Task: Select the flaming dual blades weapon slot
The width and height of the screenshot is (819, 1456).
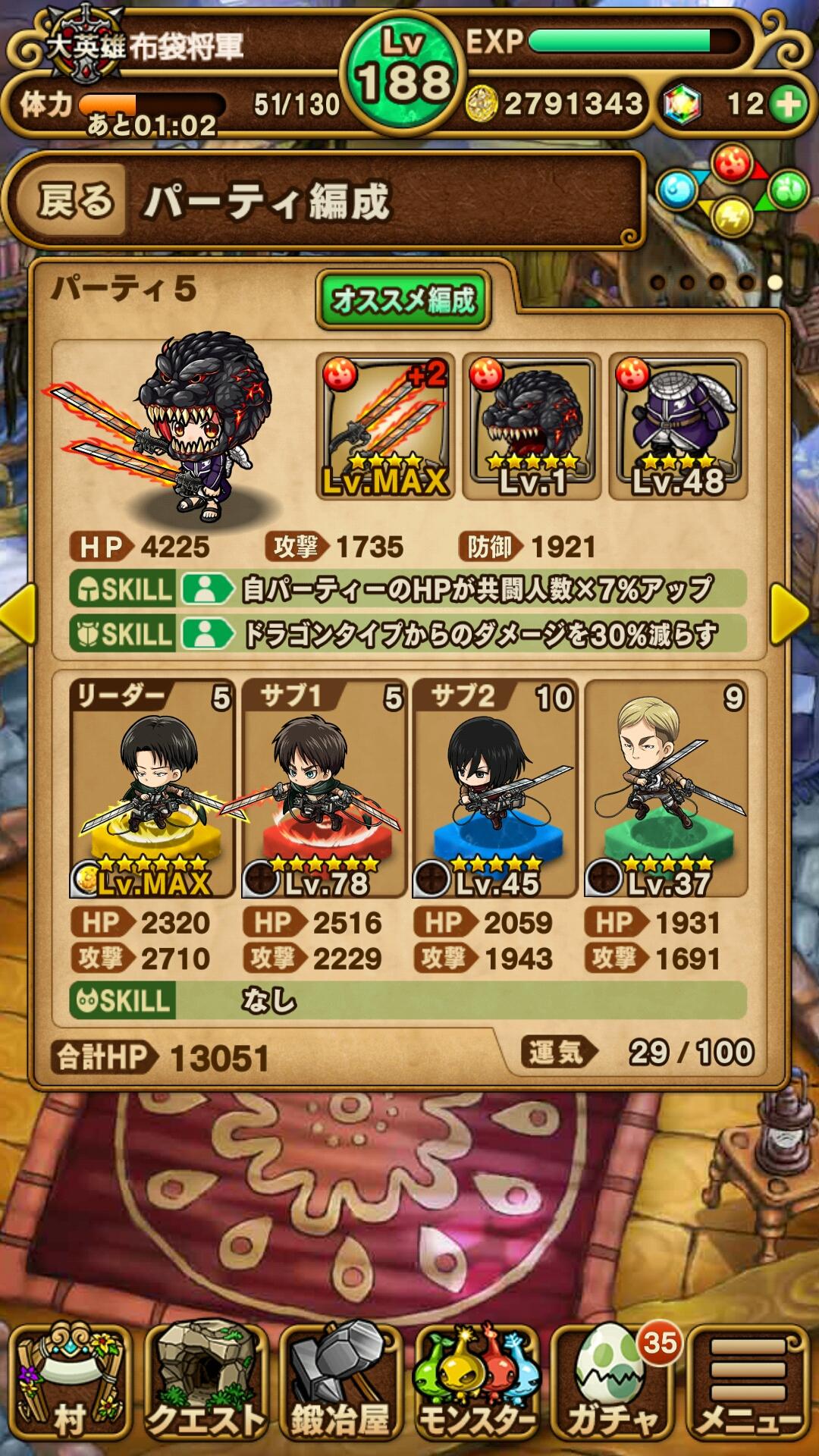Action: click(385, 425)
